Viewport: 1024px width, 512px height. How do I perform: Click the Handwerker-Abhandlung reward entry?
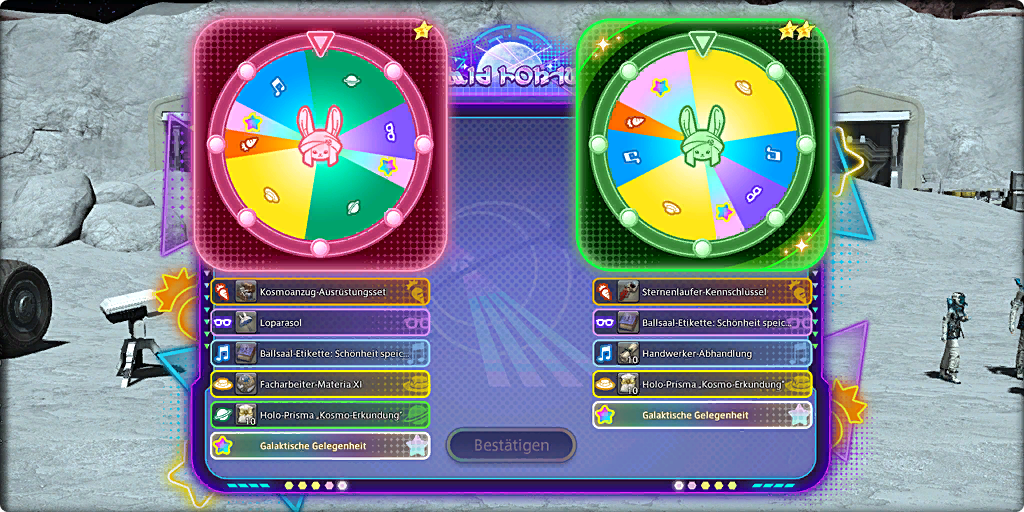coord(702,354)
